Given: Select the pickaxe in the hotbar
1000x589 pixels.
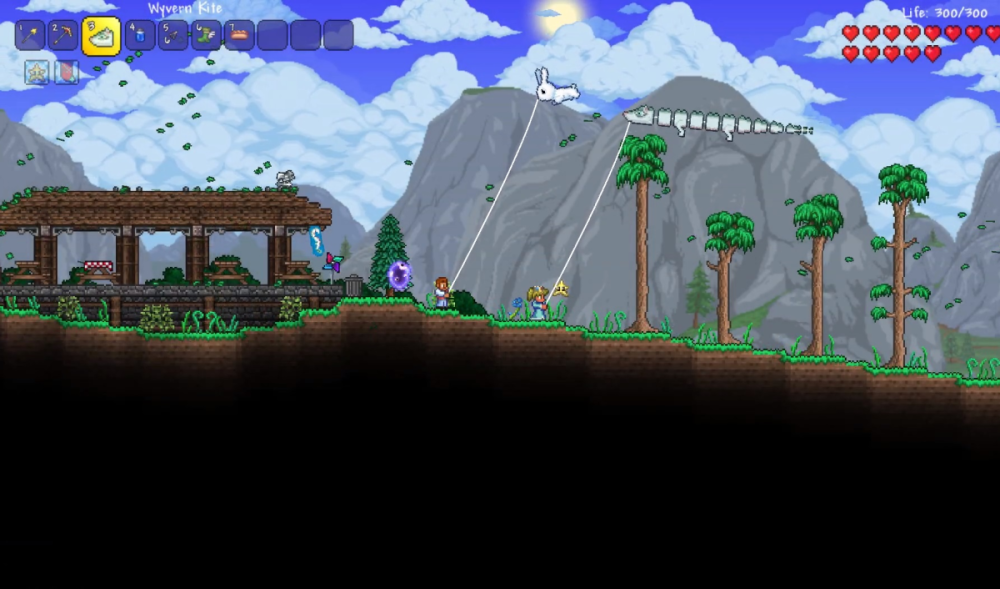Looking at the screenshot, I should pos(63,36).
